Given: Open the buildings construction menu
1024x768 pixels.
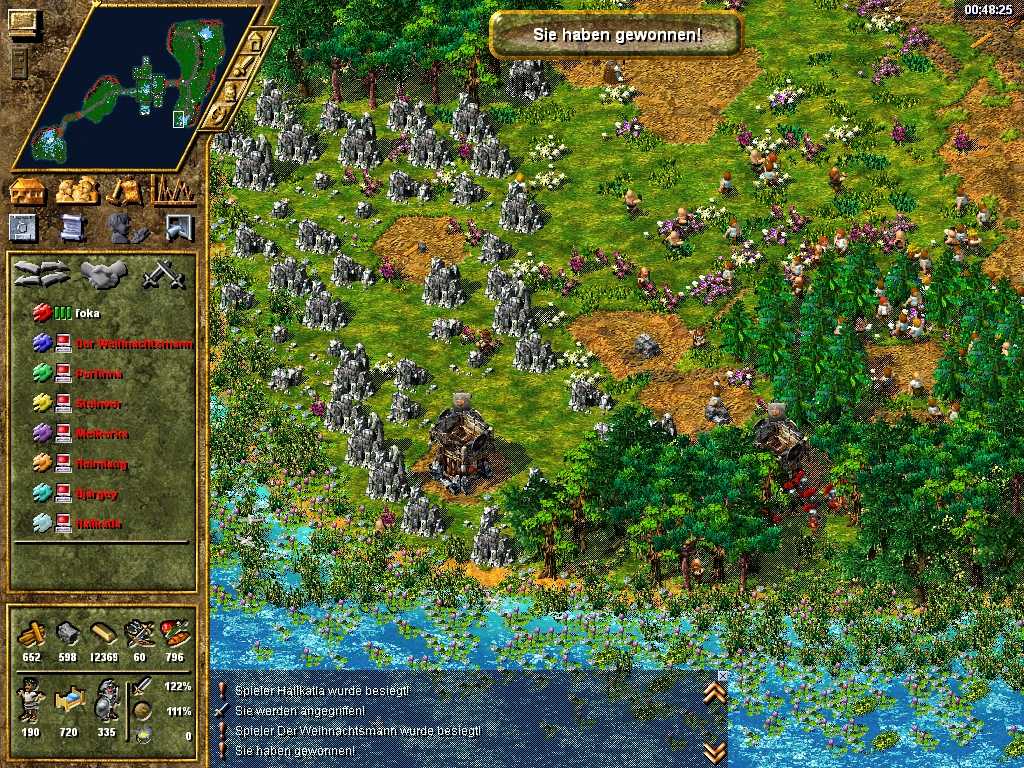Looking at the screenshot, I should tap(27, 190).
